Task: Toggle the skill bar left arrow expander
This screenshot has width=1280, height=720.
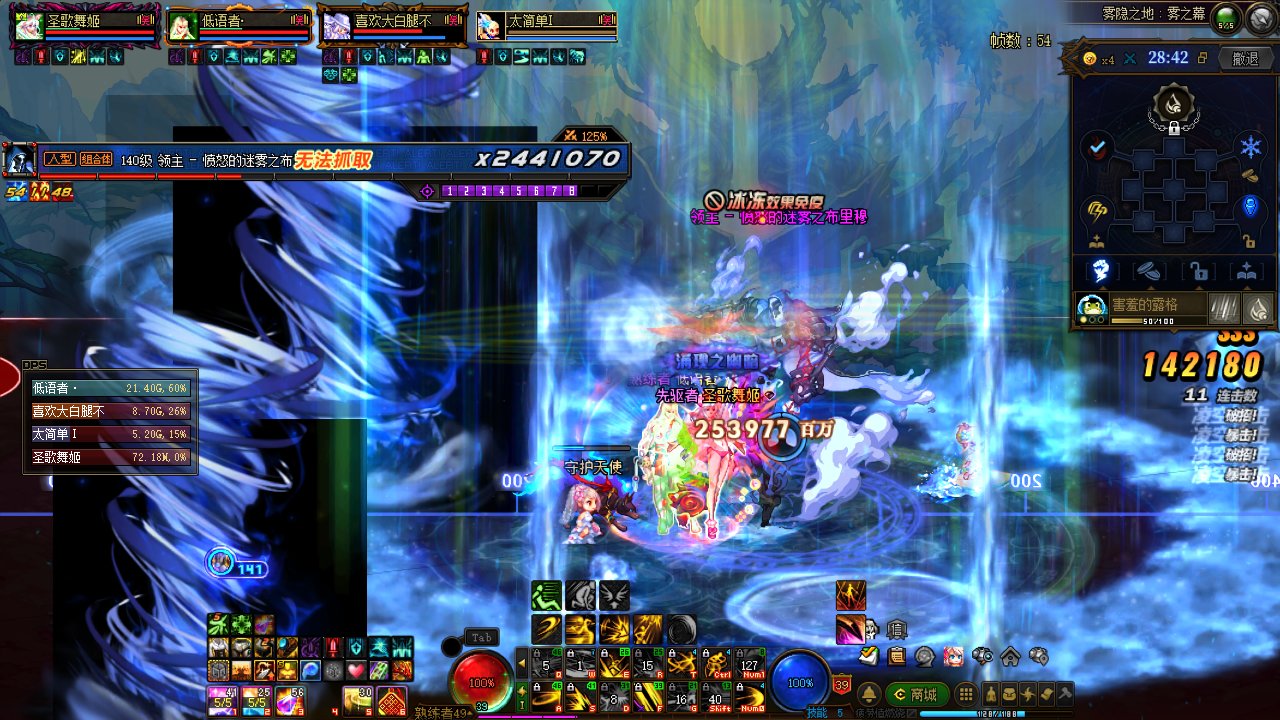Action: coord(521,663)
